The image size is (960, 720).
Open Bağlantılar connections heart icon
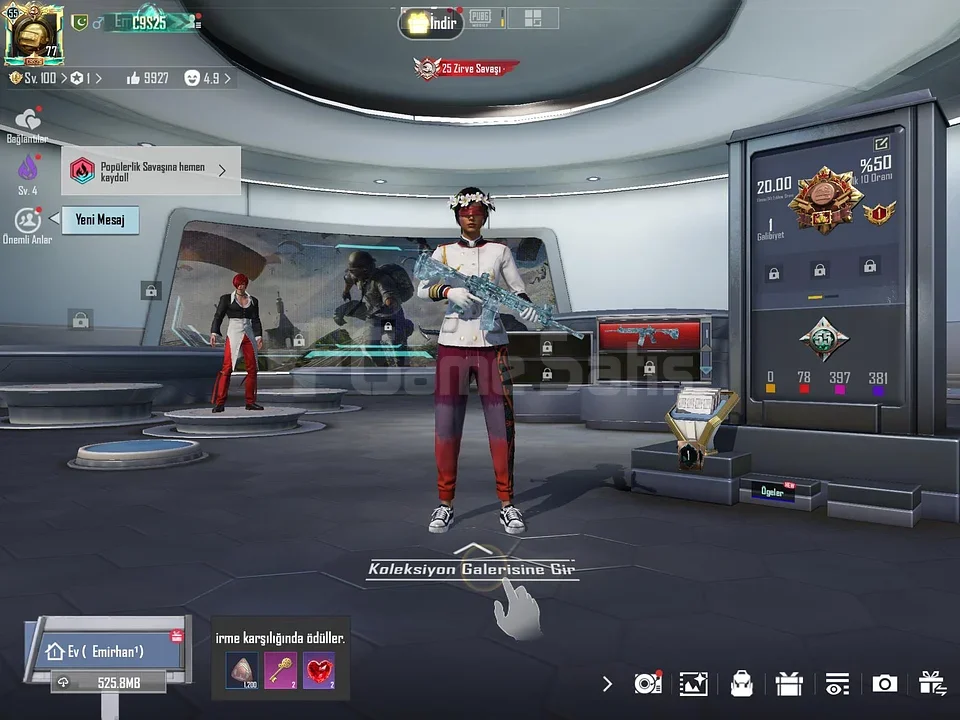tap(27, 122)
